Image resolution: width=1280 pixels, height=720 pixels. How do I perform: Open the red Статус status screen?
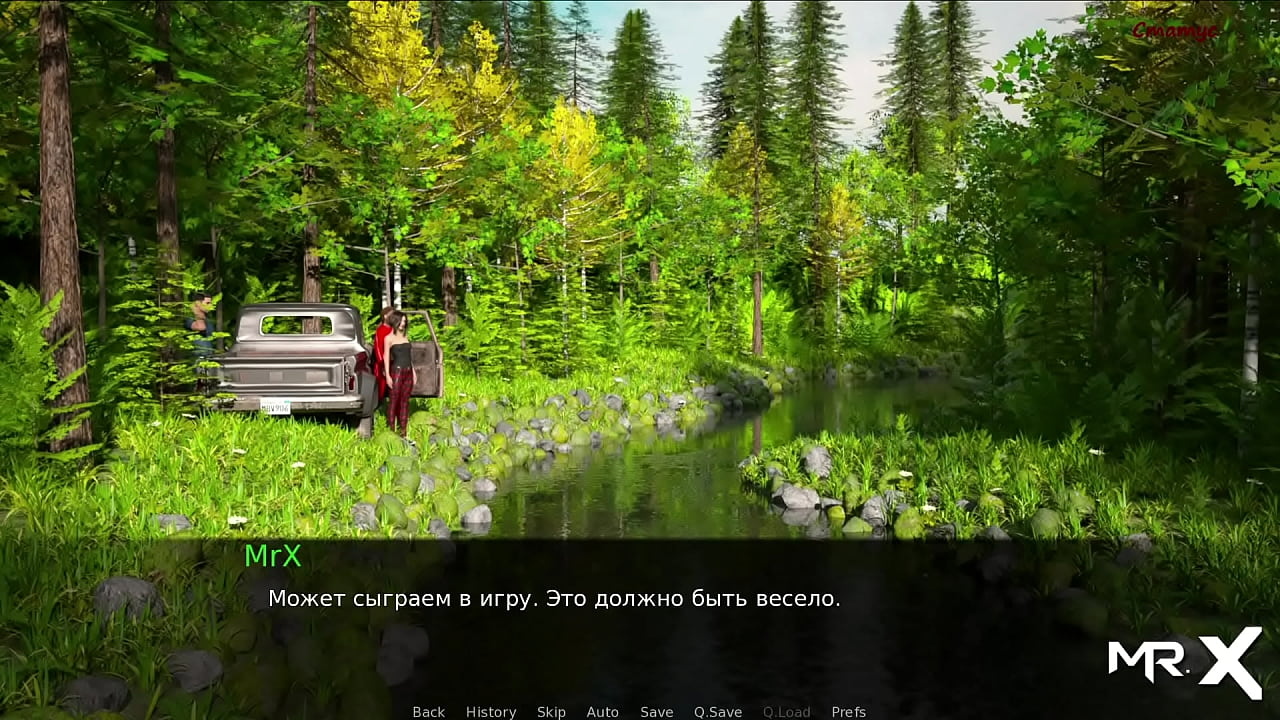(1174, 31)
